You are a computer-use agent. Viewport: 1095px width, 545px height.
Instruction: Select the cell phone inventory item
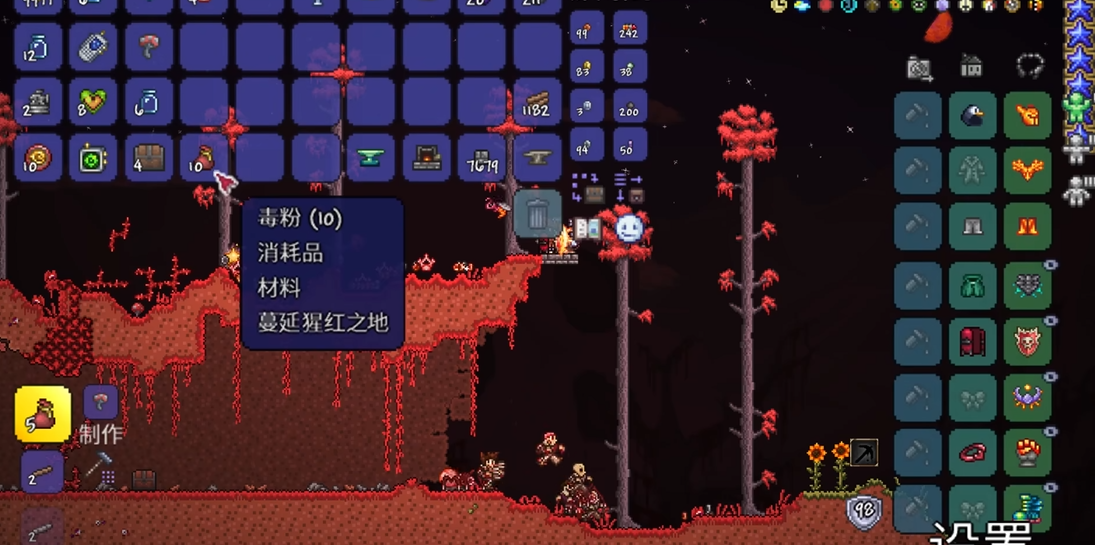[94, 46]
